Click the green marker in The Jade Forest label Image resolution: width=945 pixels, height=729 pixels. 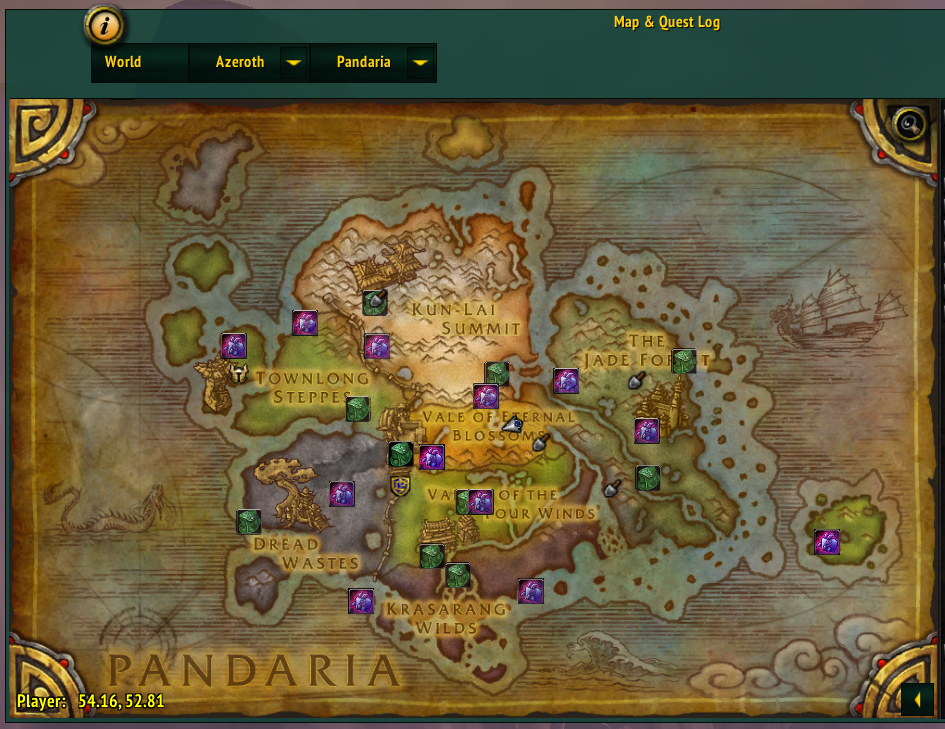[x=684, y=361]
